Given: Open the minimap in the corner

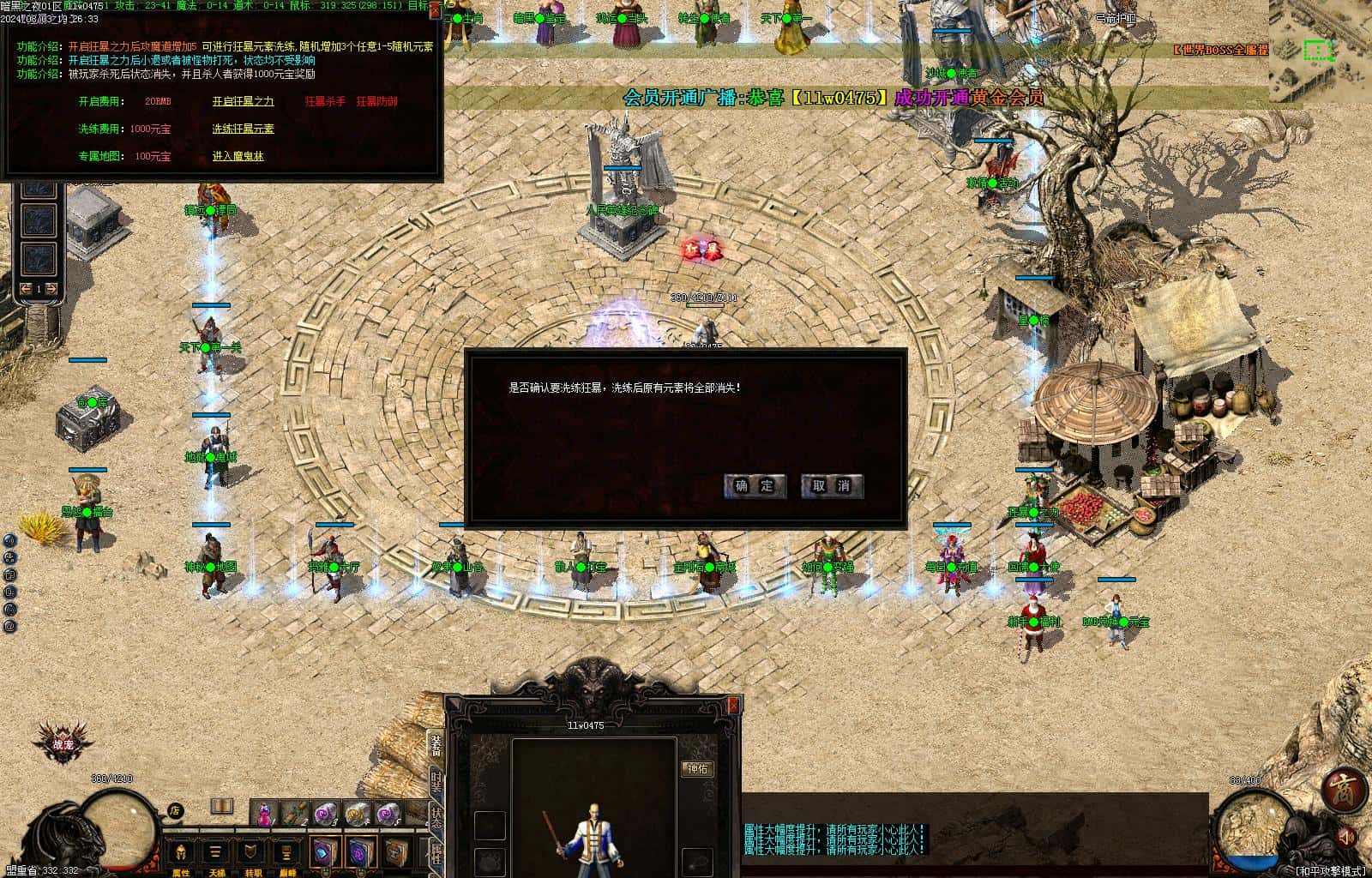Looking at the screenshot, I should (x=1321, y=50).
